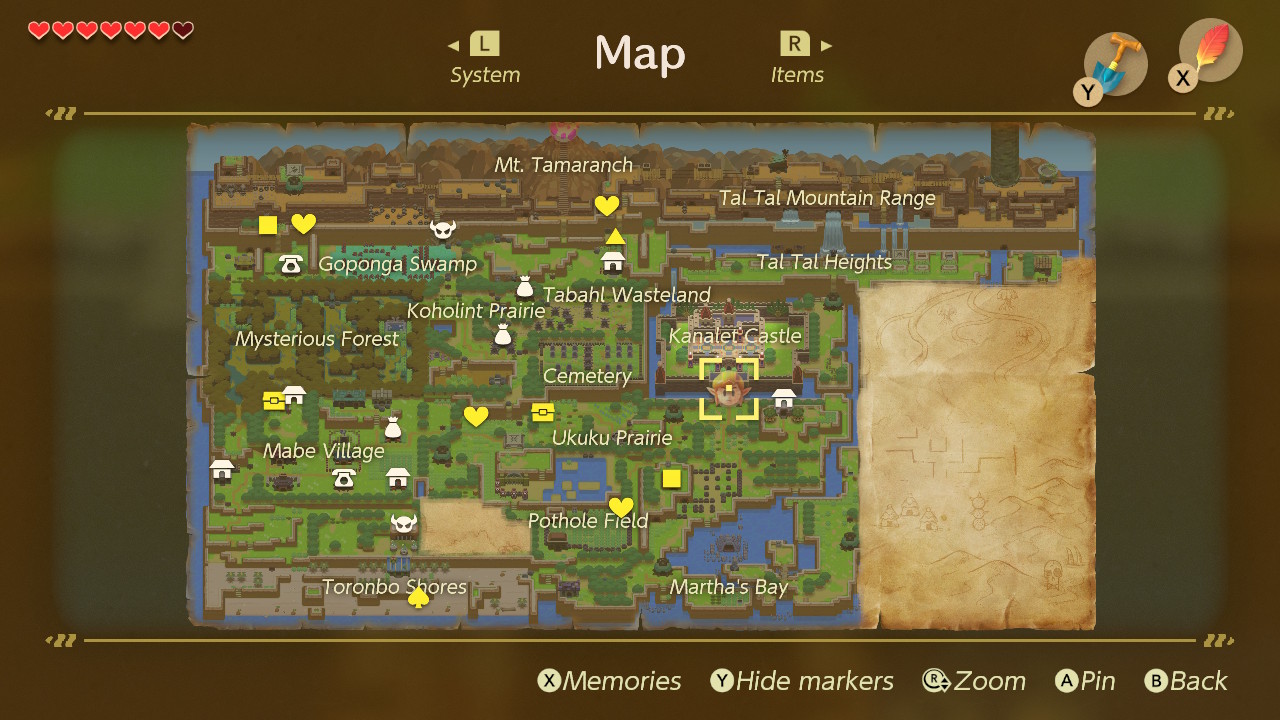Click the yellow triangle marker below Mt. Tamaranch
Screen dimensions: 1280x720
pyautogui.click(x=615, y=234)
